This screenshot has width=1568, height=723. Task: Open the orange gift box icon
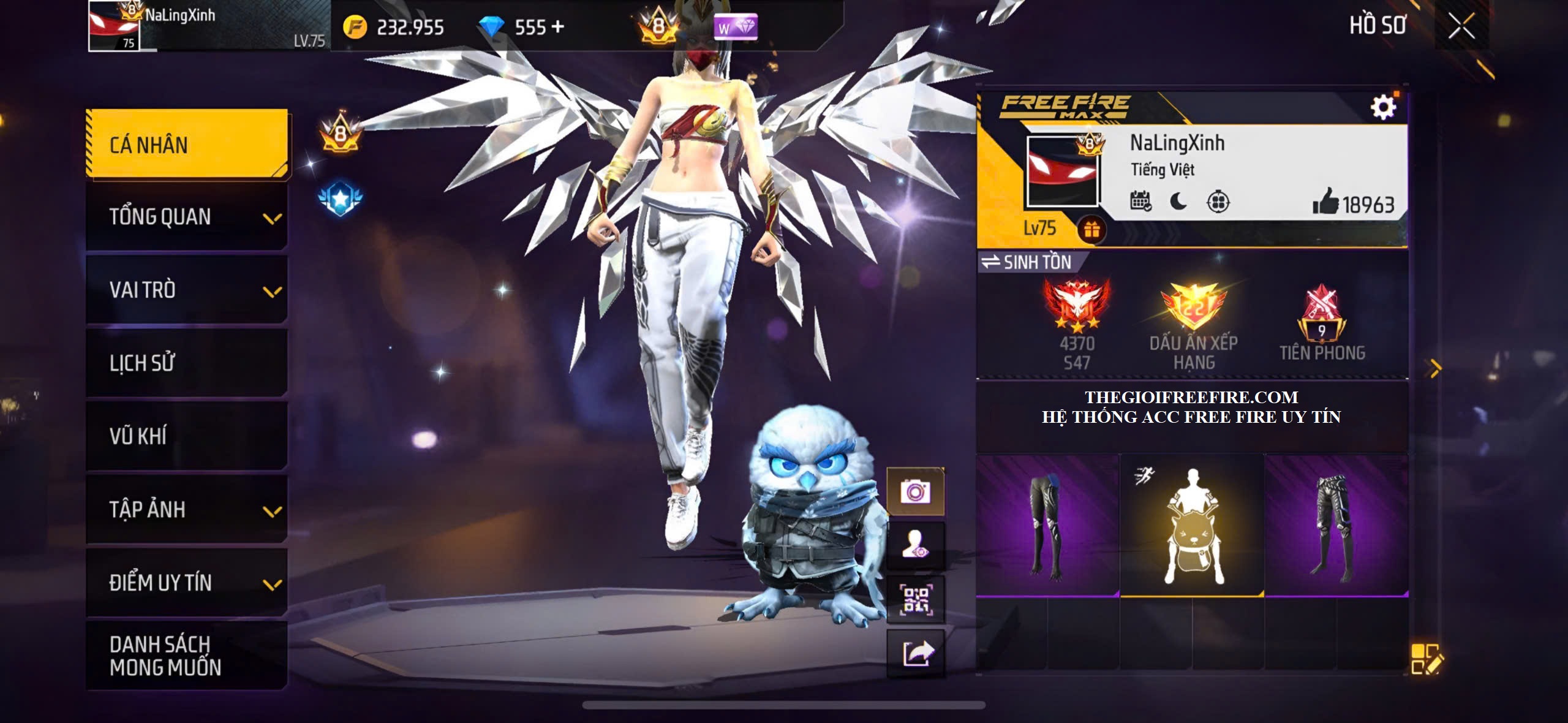pos(1091,230)
